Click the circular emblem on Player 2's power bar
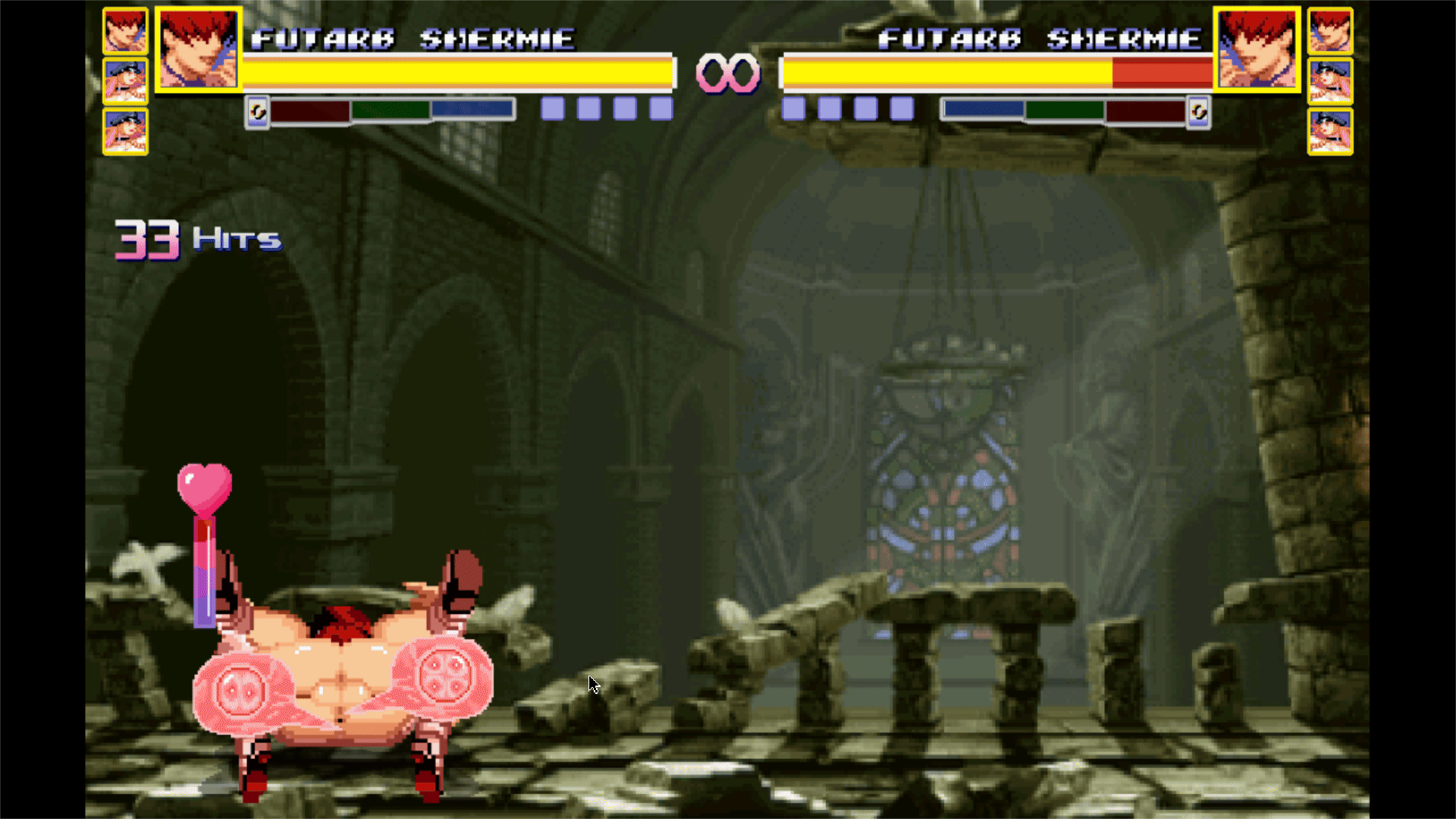This screenshot has height=819, width=1456. tap(1199, 111)
